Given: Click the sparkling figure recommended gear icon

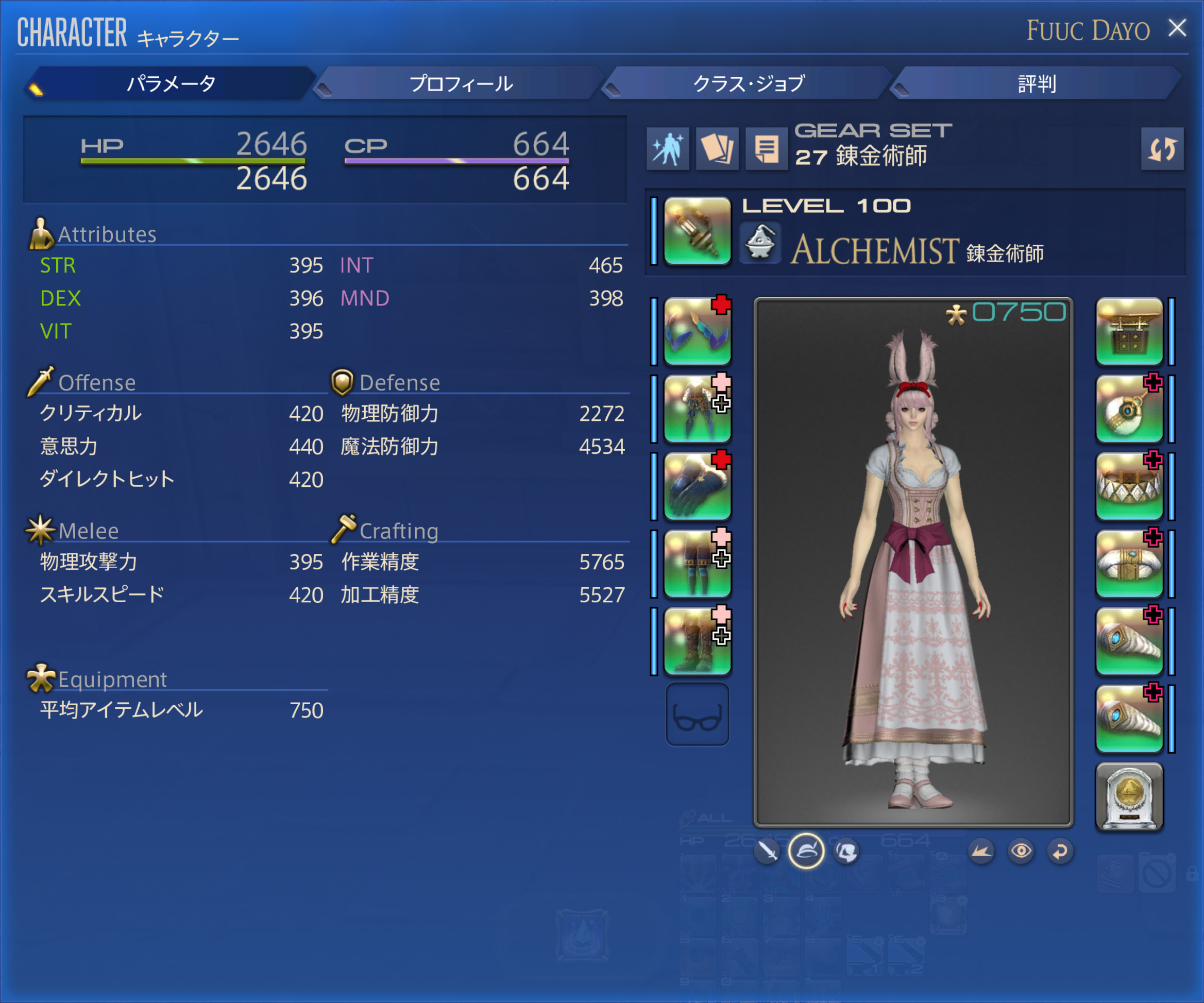Looking at the screenshot, I should coord(667,149).
